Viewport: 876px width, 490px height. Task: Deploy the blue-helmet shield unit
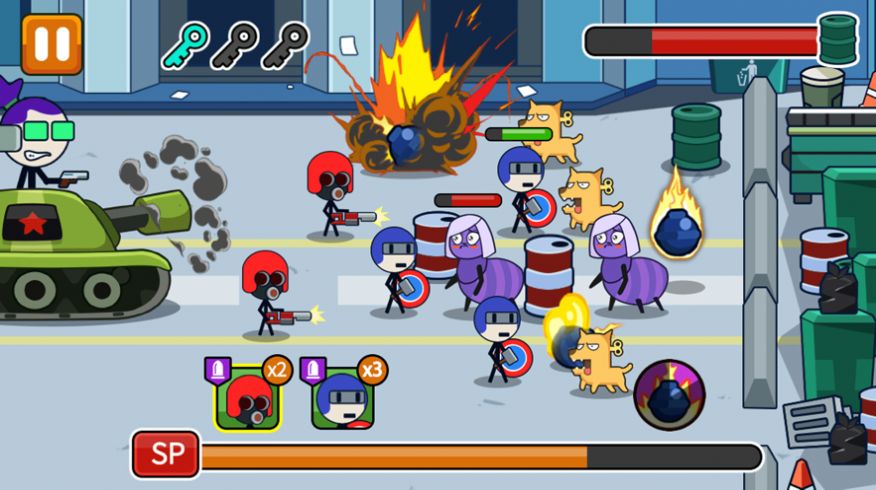click(343, 397)
